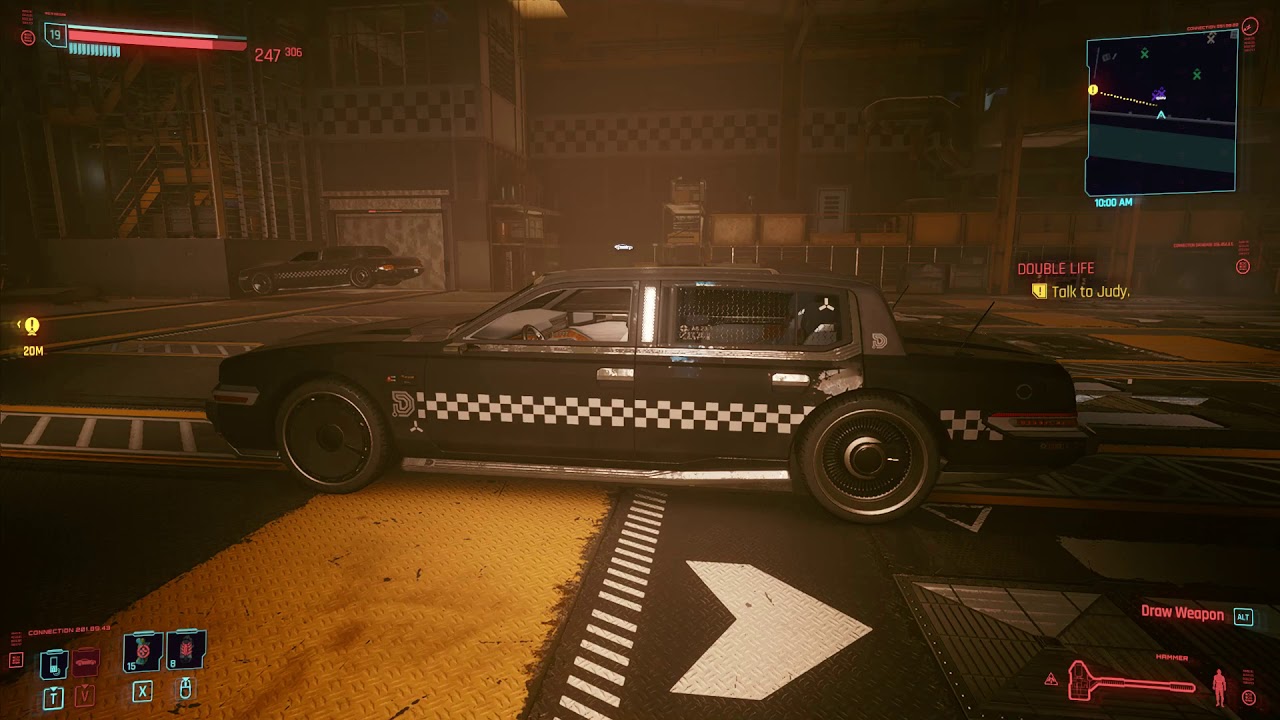This screenshot has height=720, width=1280.
Task: Click the CONNECTION 281.89.43 label
Action: [x=69, y=629]
